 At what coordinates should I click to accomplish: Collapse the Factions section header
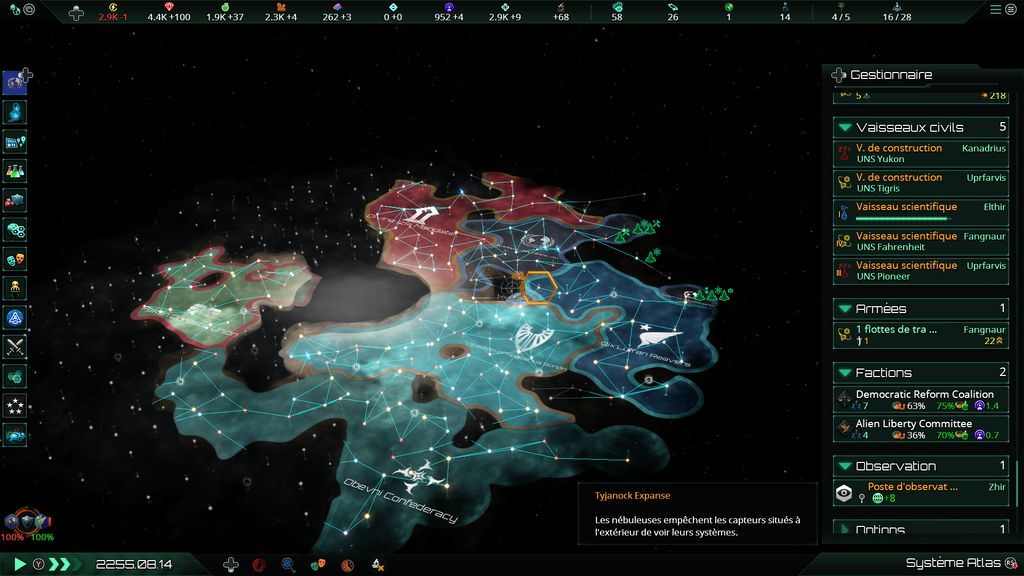point(845,373)
